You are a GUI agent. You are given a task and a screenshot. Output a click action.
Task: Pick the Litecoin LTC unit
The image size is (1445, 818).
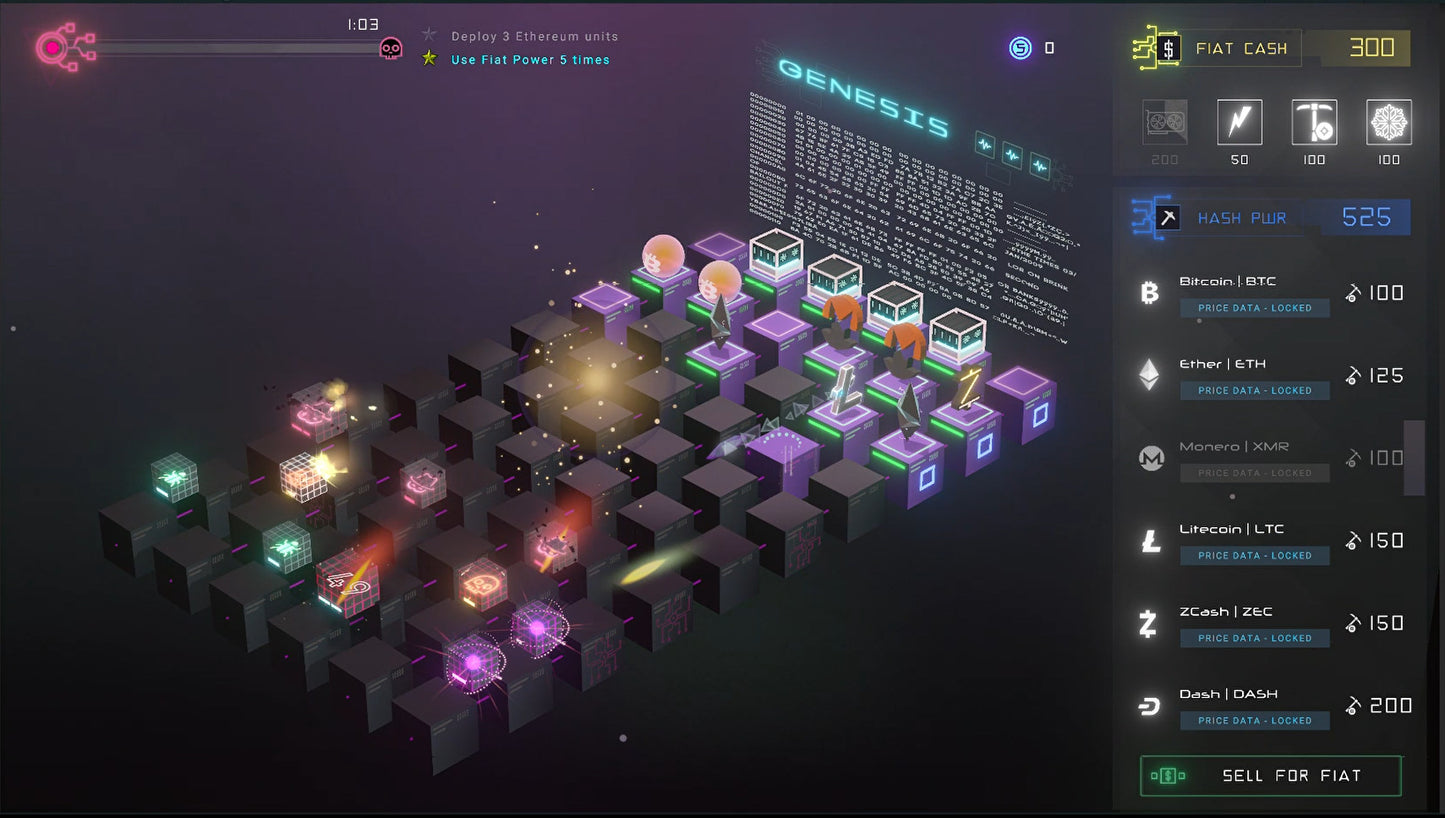pos(1270,541)
